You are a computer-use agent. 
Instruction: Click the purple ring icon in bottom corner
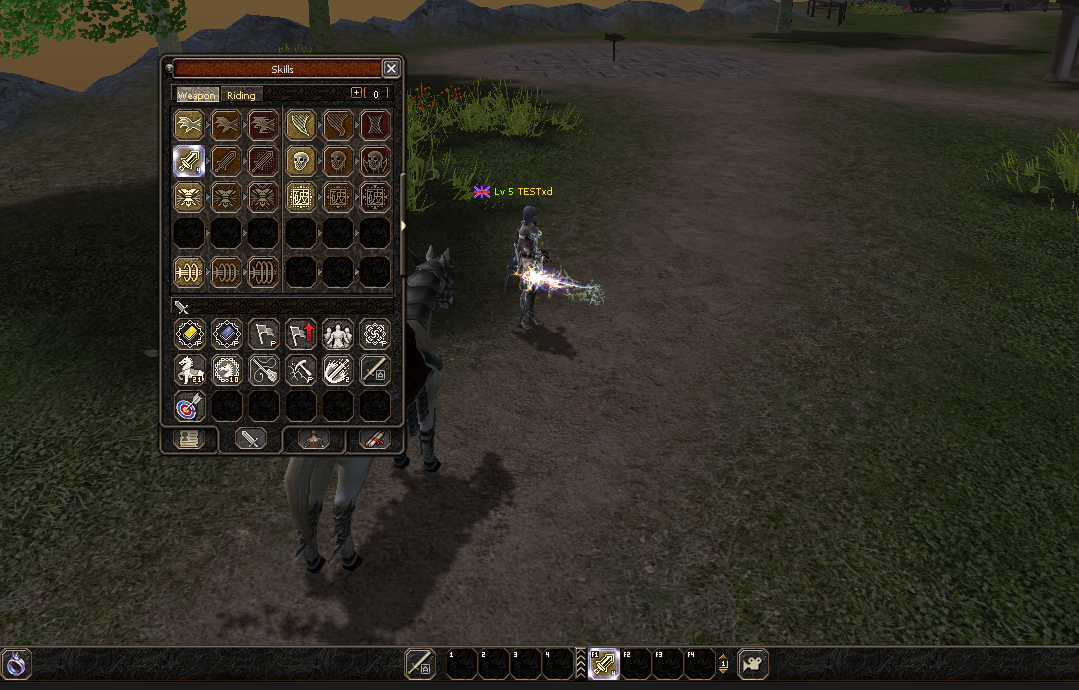(17, 663)
